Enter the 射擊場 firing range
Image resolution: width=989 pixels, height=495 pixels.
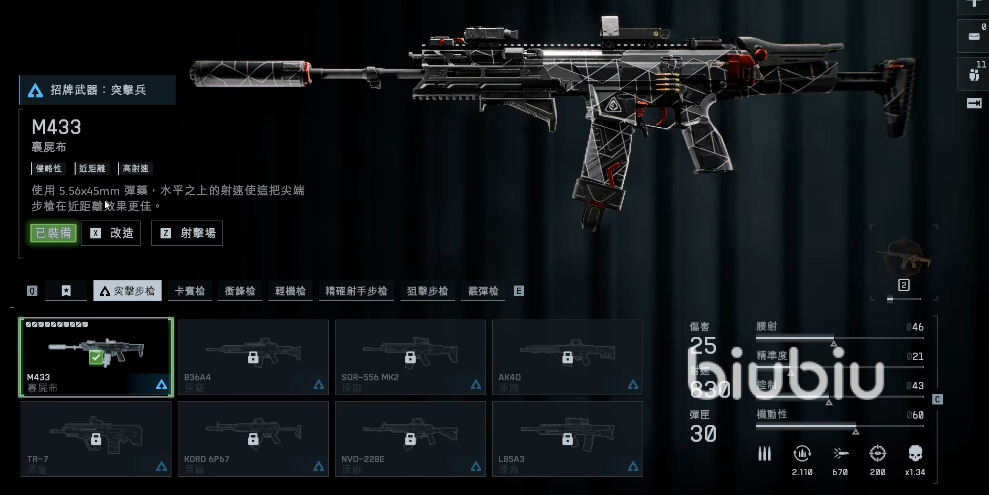tap(187, 233)
